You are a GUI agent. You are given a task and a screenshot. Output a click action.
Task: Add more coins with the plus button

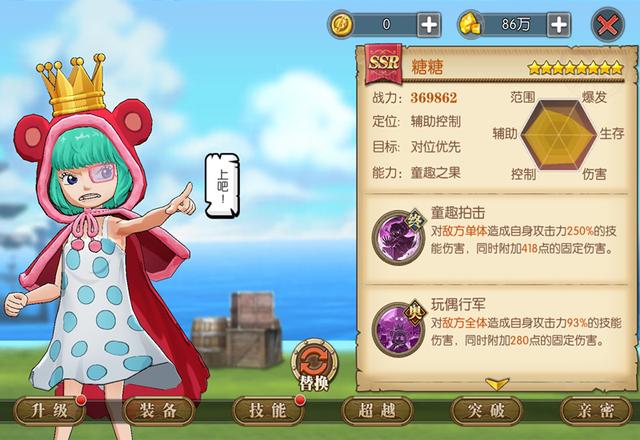[x=428, y=24]
